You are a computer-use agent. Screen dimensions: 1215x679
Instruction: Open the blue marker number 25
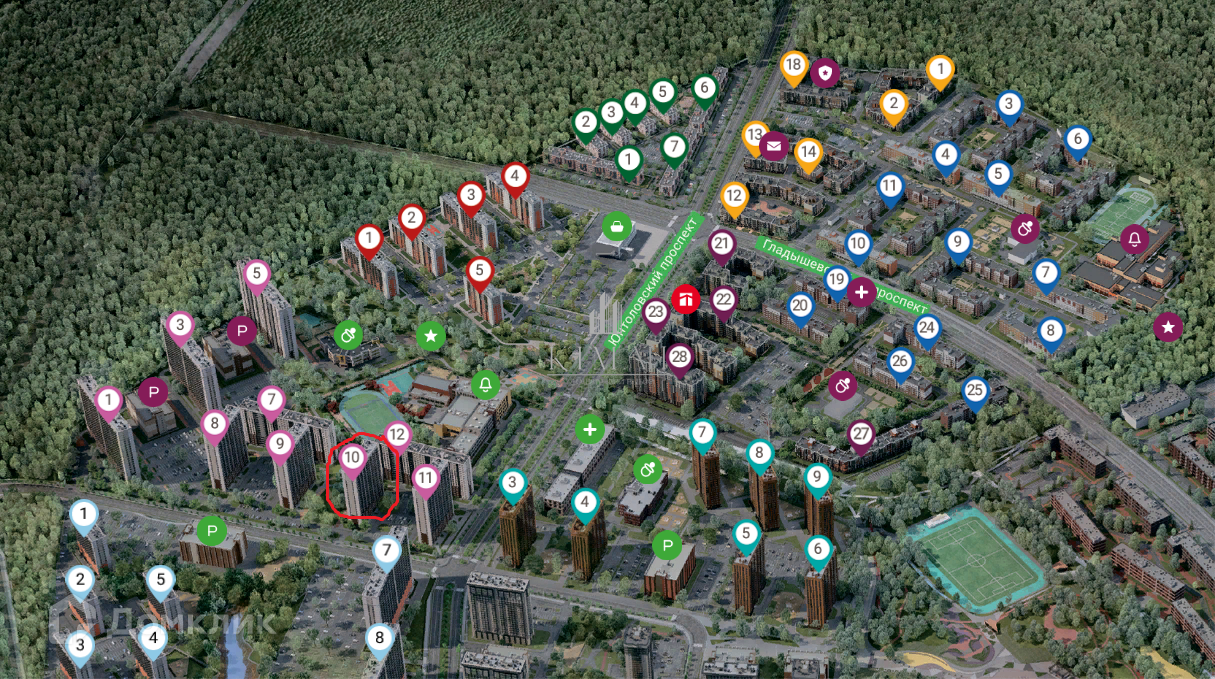[975, 390]
